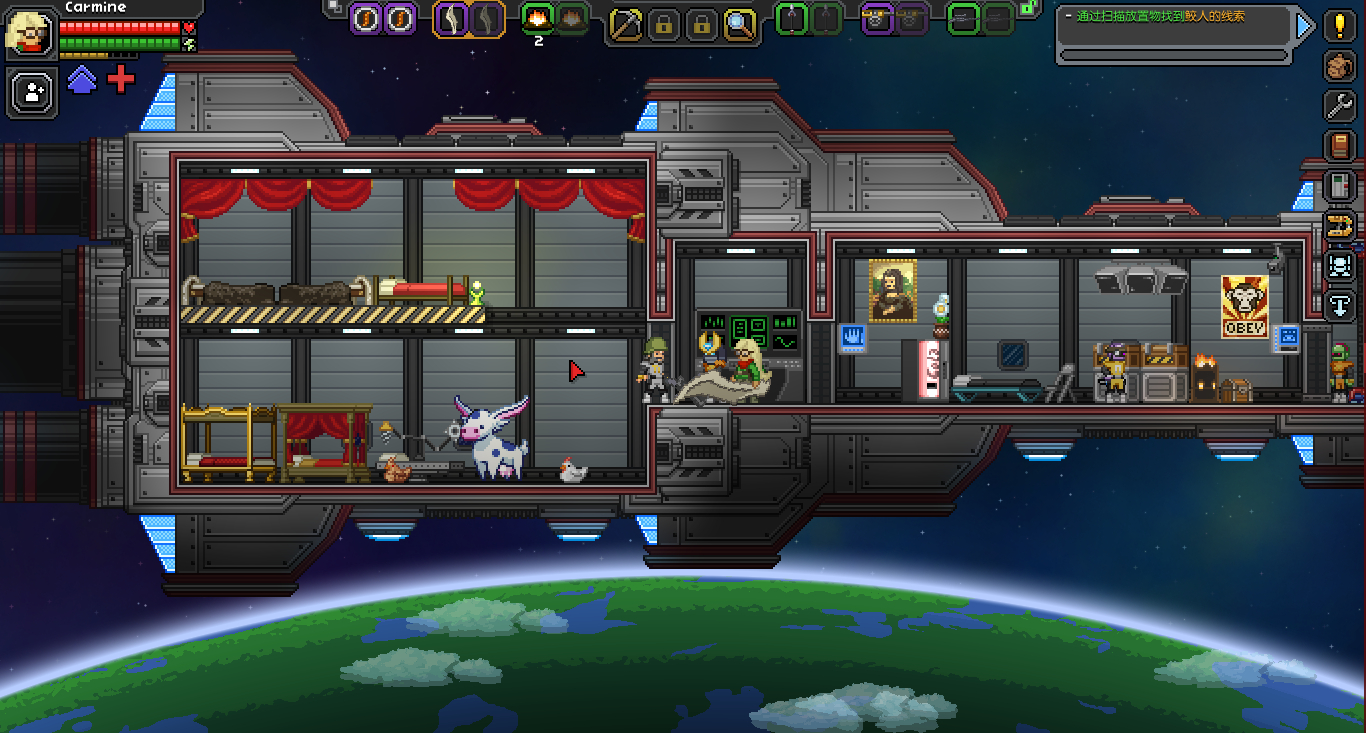The height and width of the screenshot is (733, 1370).
Task: Click the tracked quest objective text
Action: (1160, 17)
